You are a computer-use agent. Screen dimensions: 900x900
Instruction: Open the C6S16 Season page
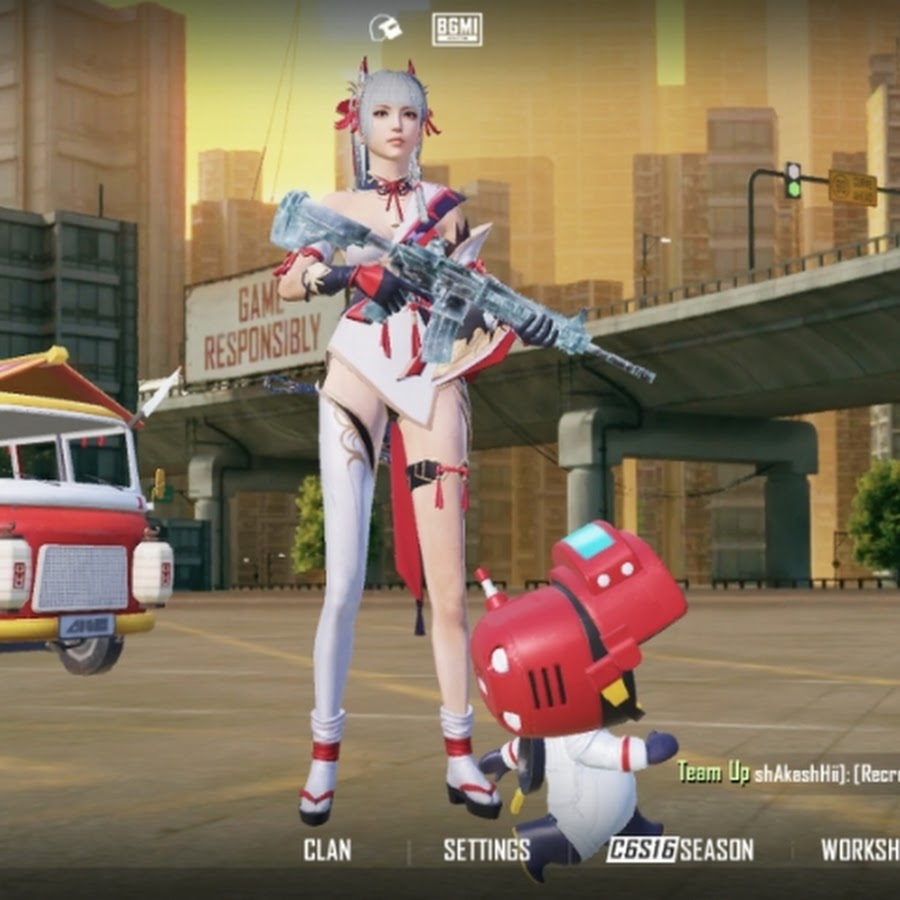pyautogui.click(x=680, y=850)
